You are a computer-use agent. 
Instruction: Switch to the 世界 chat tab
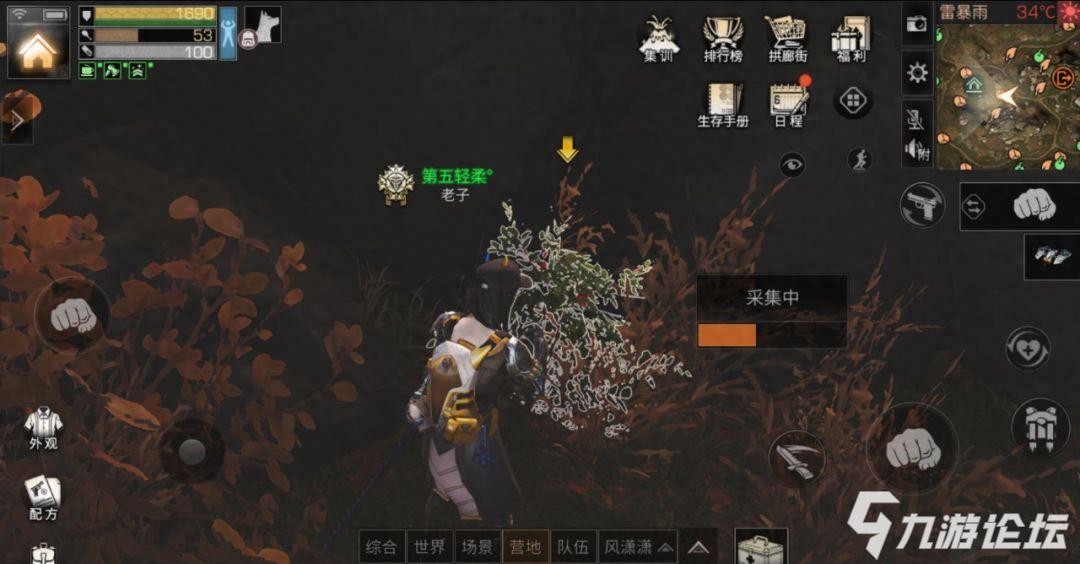tap(430, 547)
